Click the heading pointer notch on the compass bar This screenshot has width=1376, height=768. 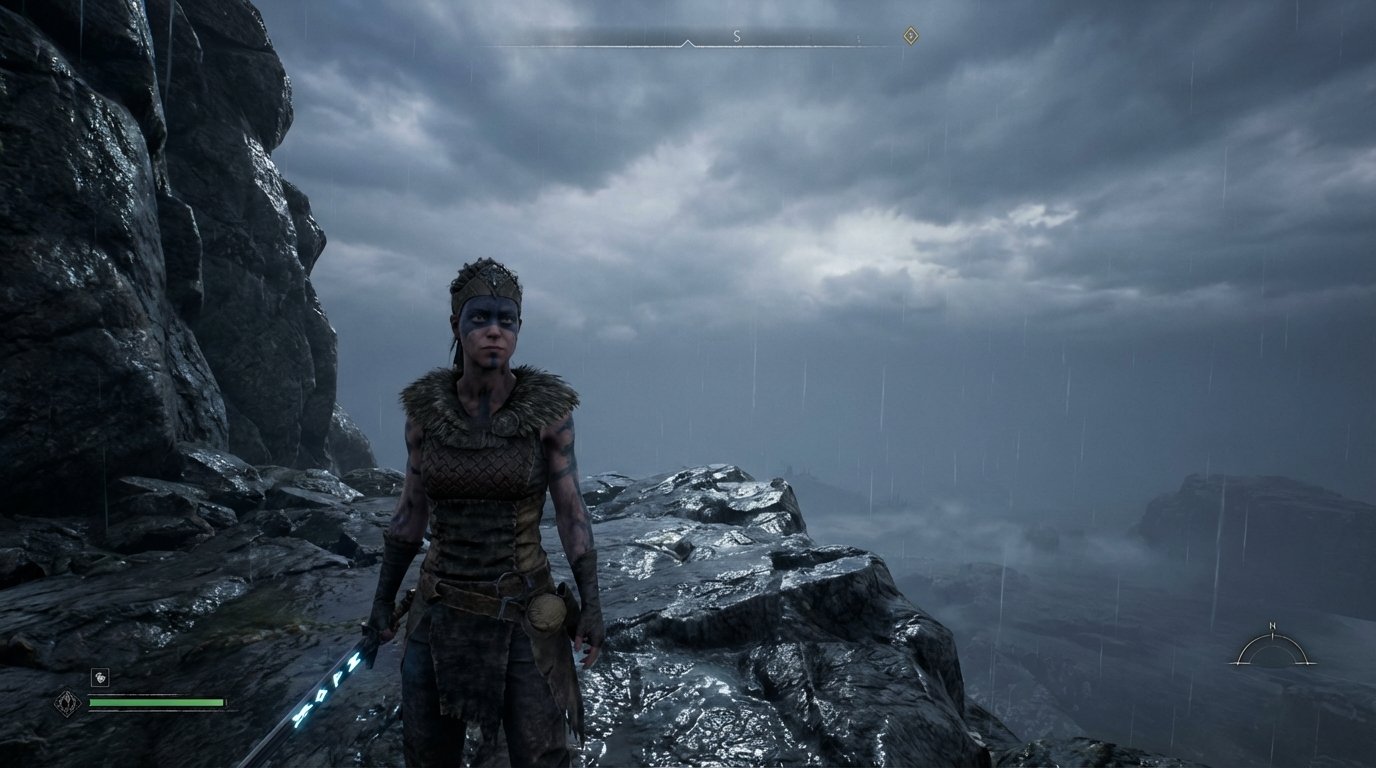tap(688, 43)
